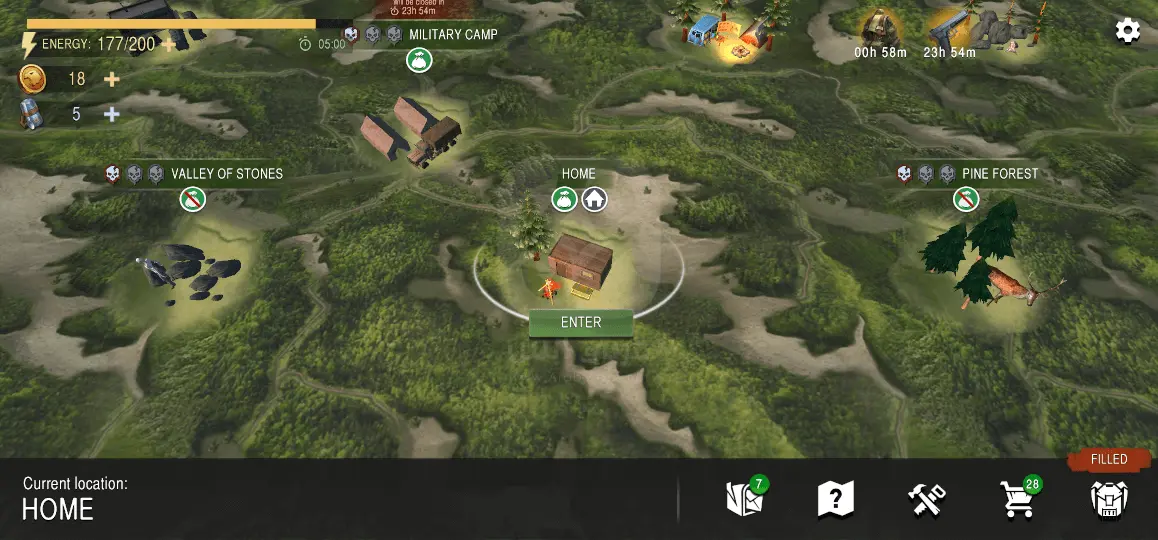The image size is (1158, 540).
Task: Add more backpack items with the plus button
Action: (112, 114)
